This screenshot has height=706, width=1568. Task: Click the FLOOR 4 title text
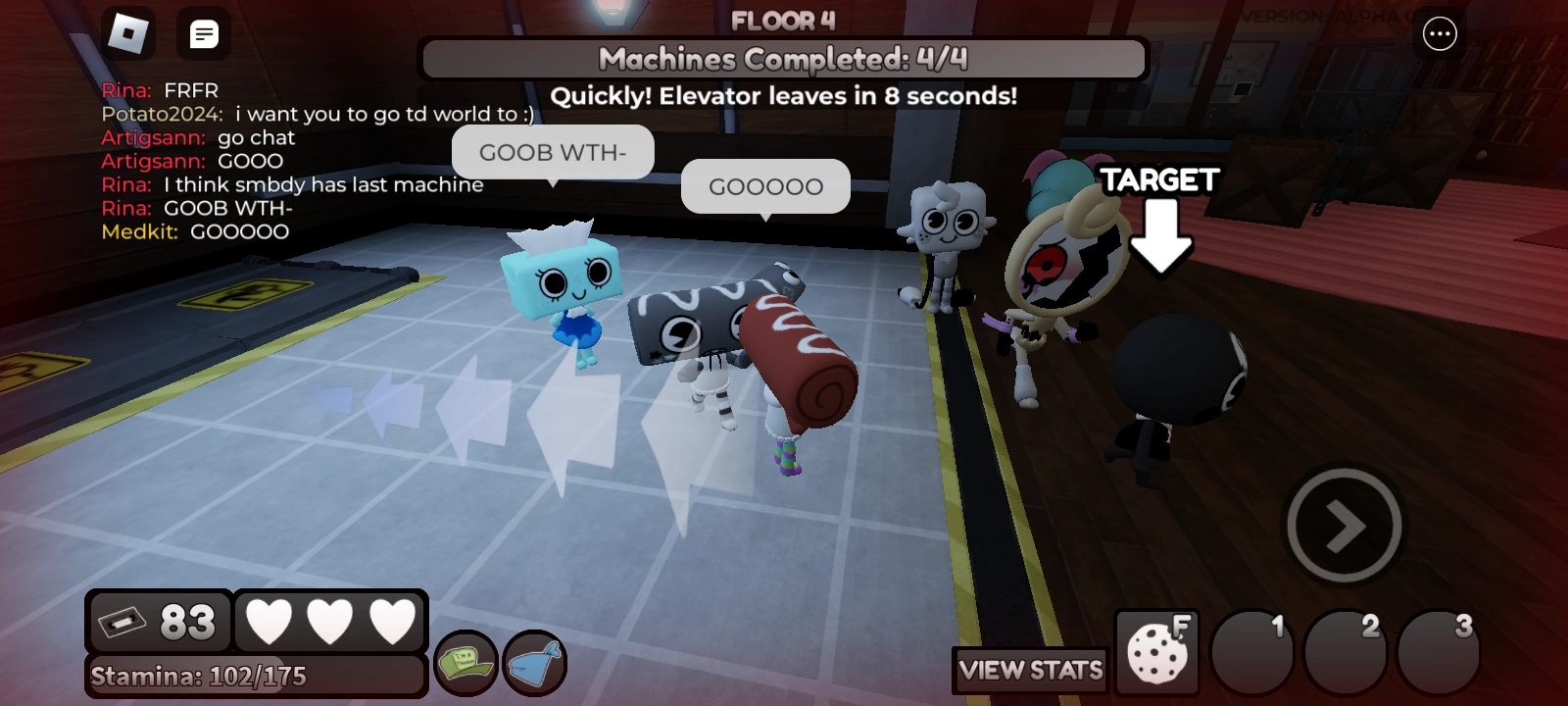(x=784, y=20)
